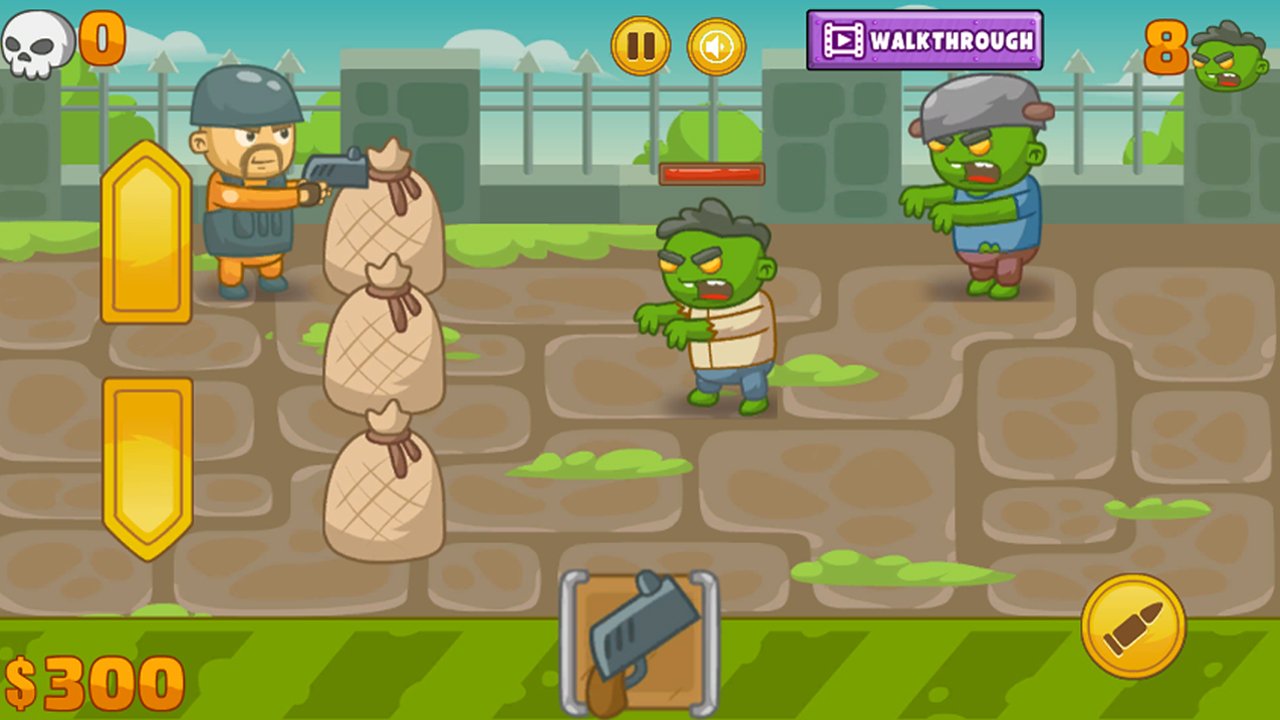Pause the game

tap(640, 46)
